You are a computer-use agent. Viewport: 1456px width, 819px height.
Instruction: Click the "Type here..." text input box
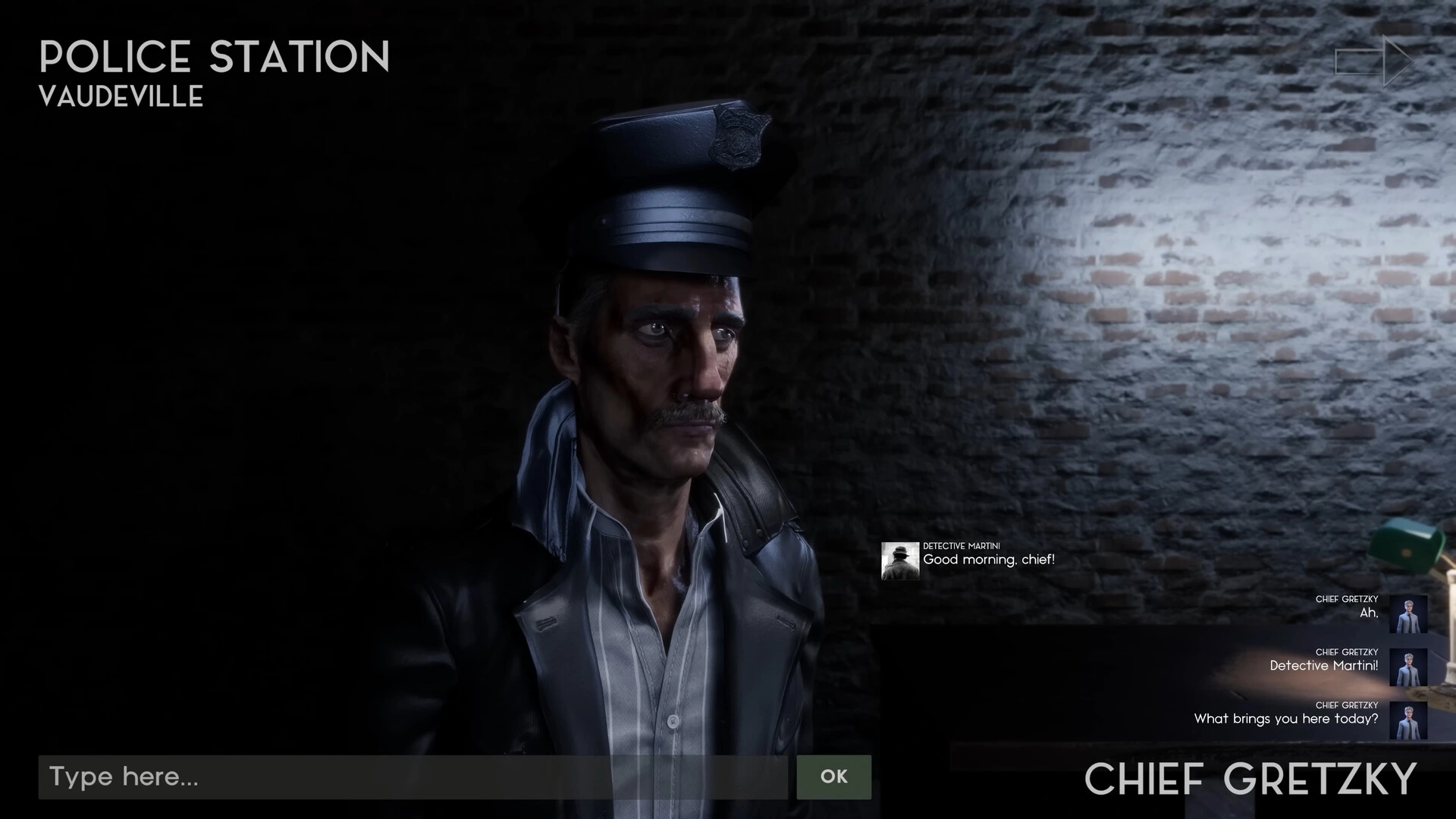pos(413,777)
